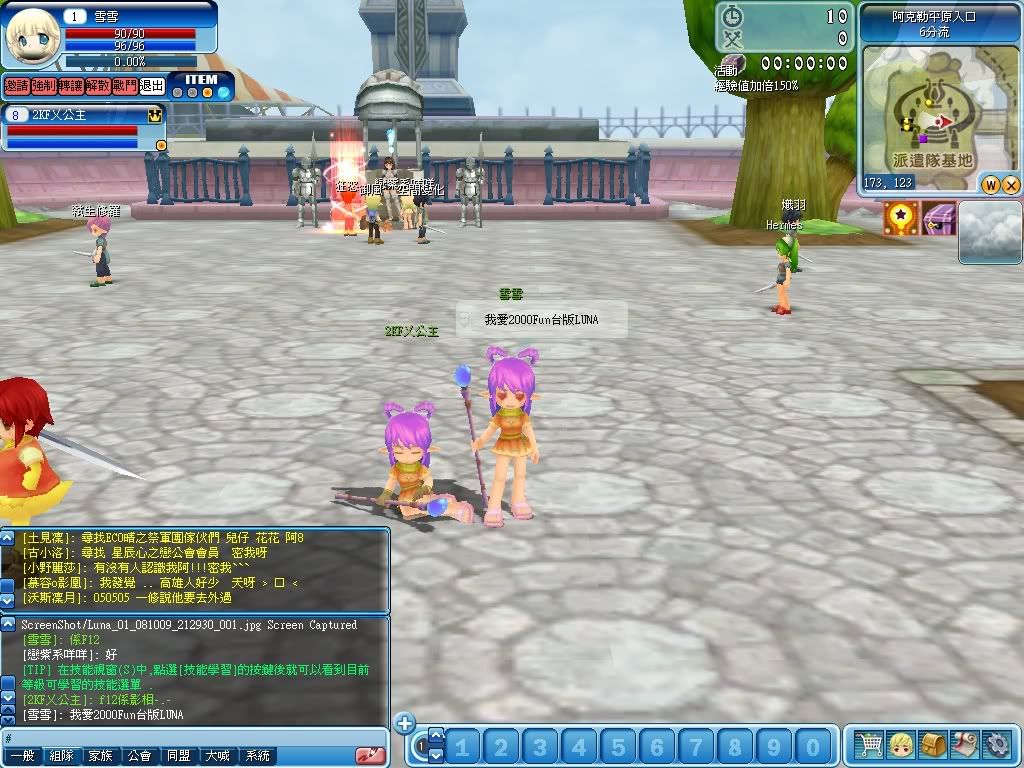Open the star medal event icon
Image resolution: width=1024 pixels, height=768 pixels.
(900, 218)
